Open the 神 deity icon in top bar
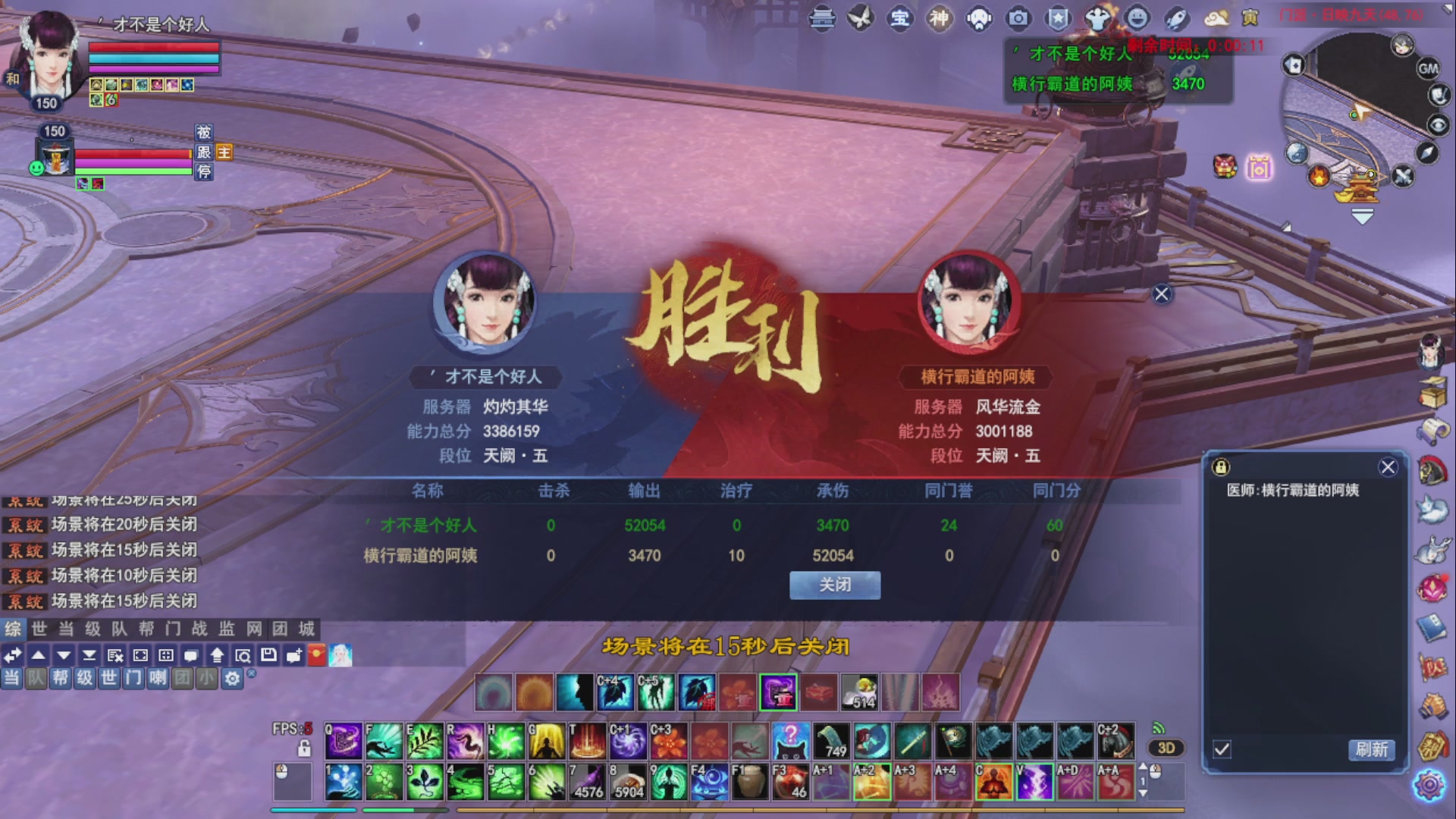 click(940, 19)
